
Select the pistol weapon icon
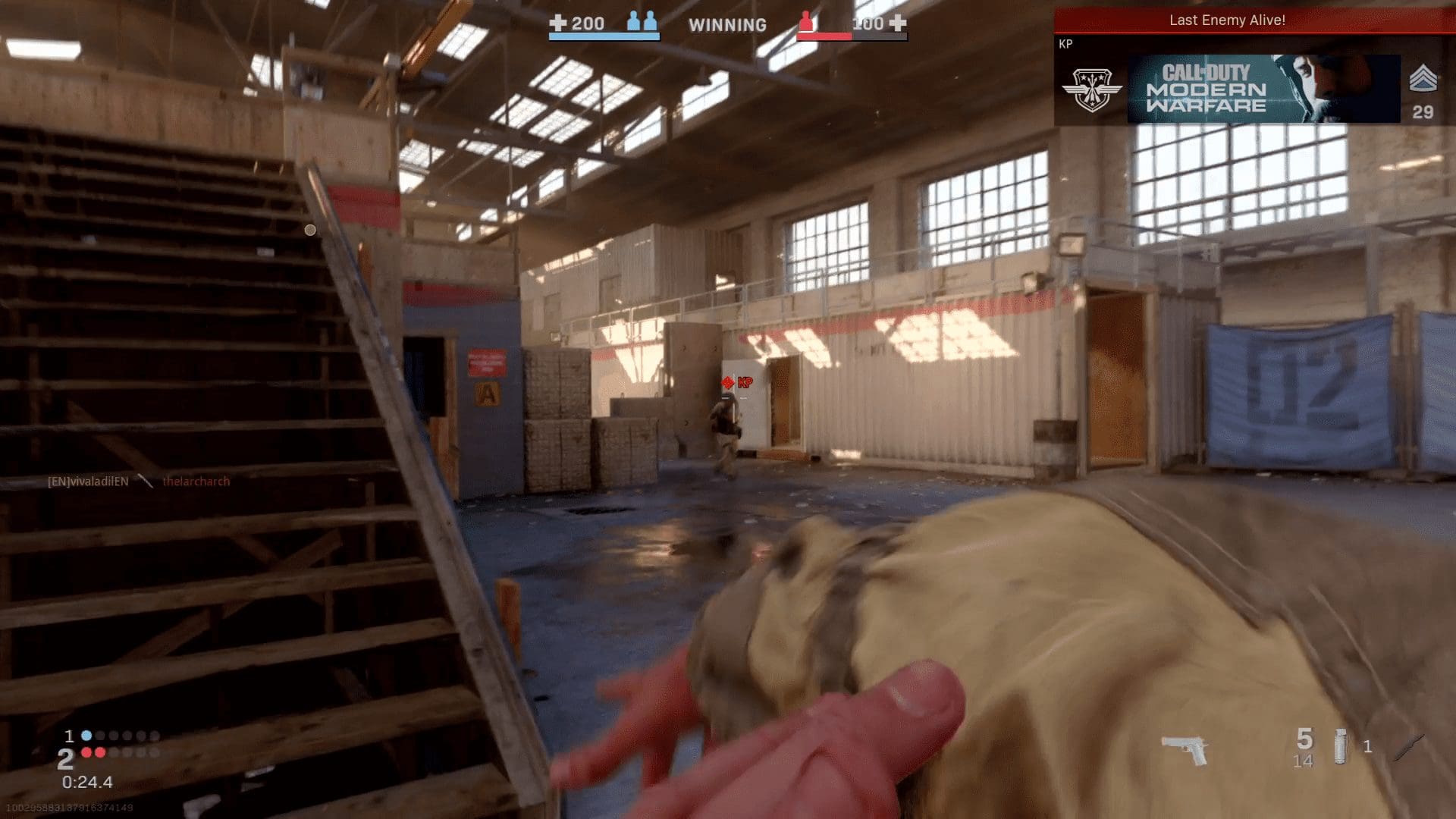pos(1185,749)
